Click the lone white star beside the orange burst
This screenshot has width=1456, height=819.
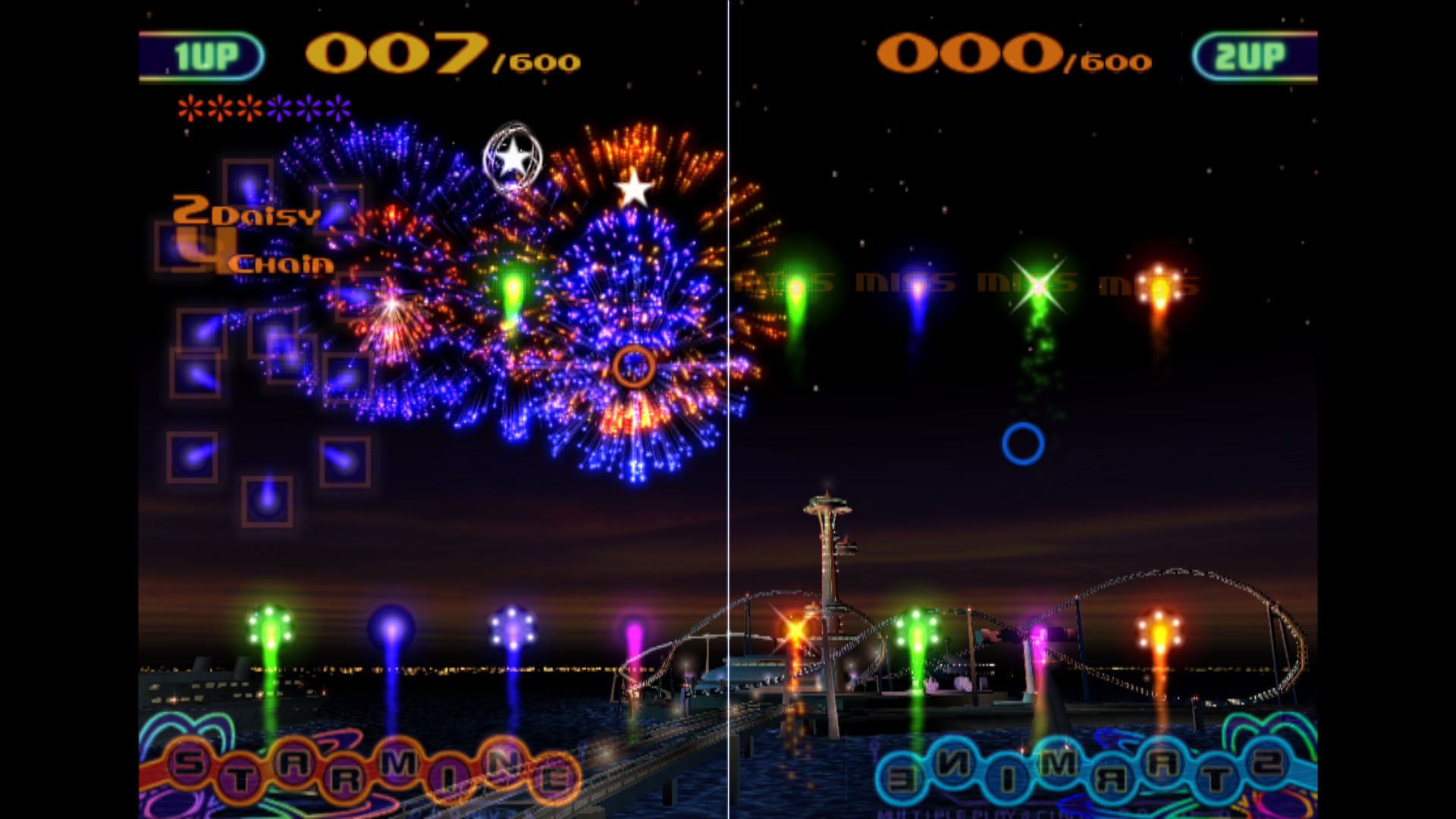(633, 190)
